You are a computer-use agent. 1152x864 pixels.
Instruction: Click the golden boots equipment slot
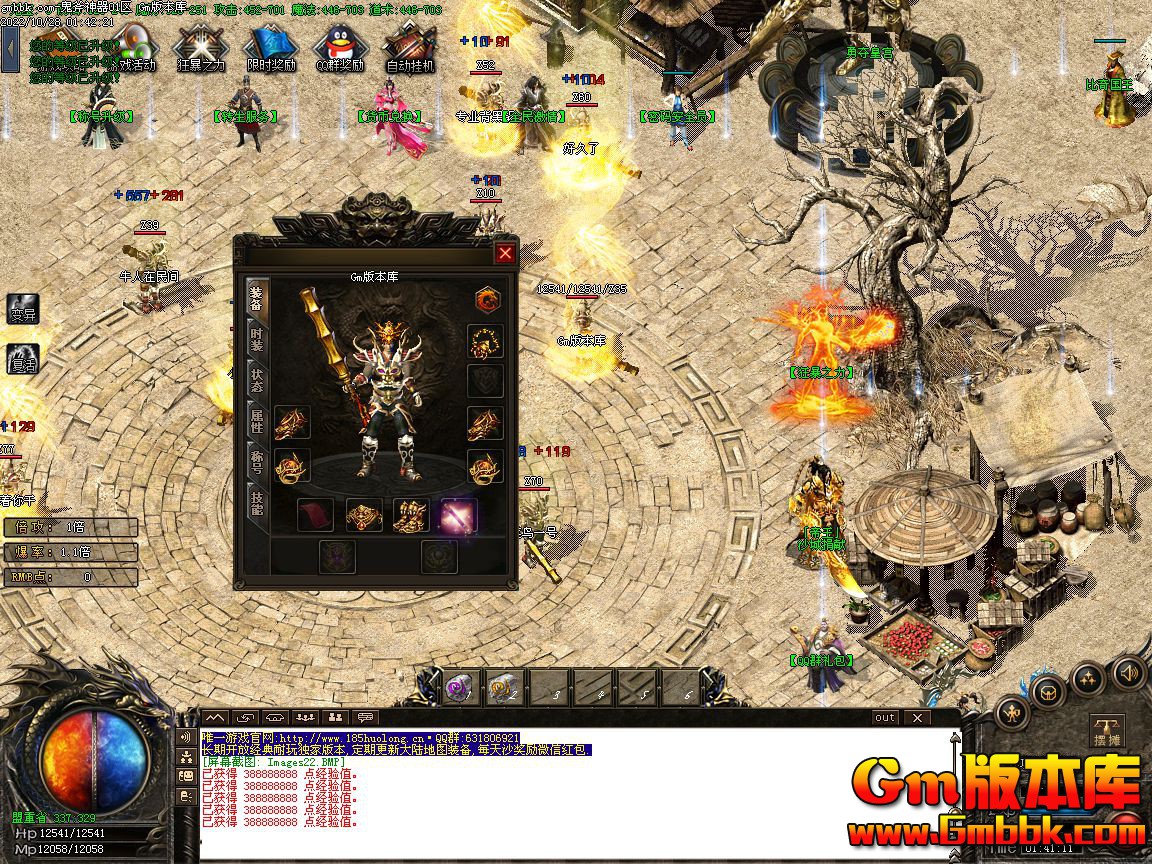(411, 516)
